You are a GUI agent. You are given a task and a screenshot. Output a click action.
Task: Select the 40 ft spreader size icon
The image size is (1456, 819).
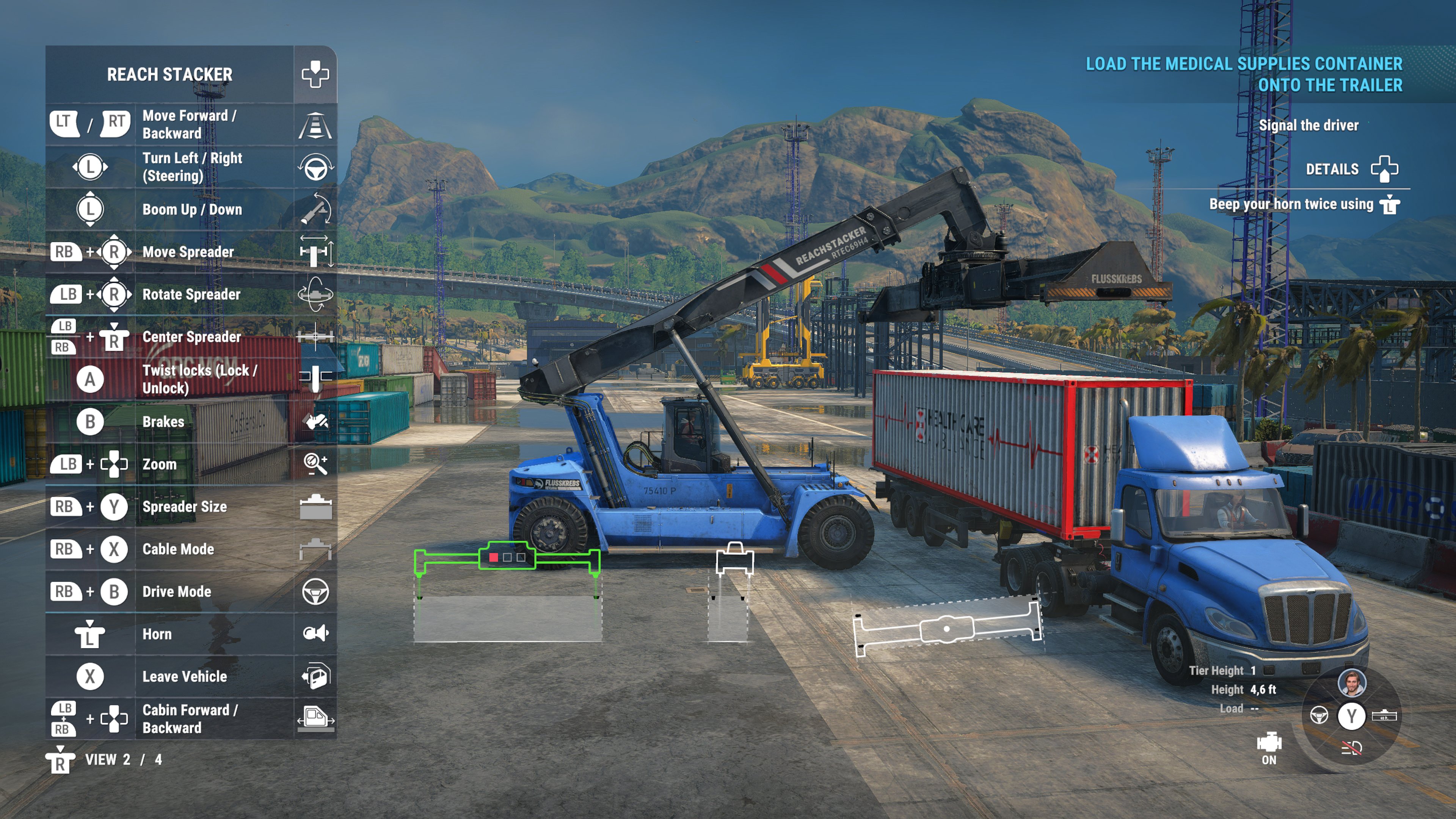click(1384, 715)
